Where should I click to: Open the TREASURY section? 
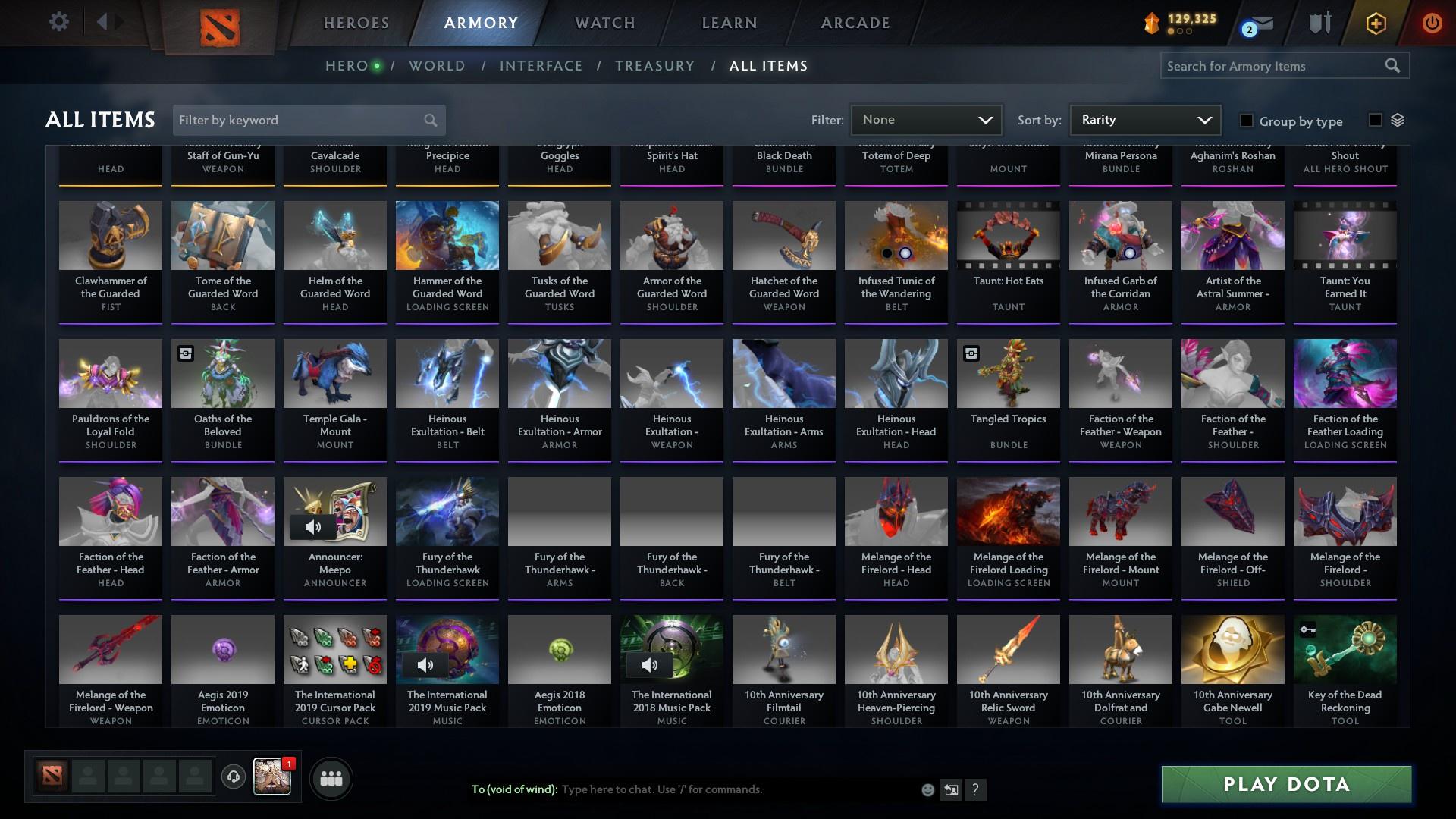(654, 66)
